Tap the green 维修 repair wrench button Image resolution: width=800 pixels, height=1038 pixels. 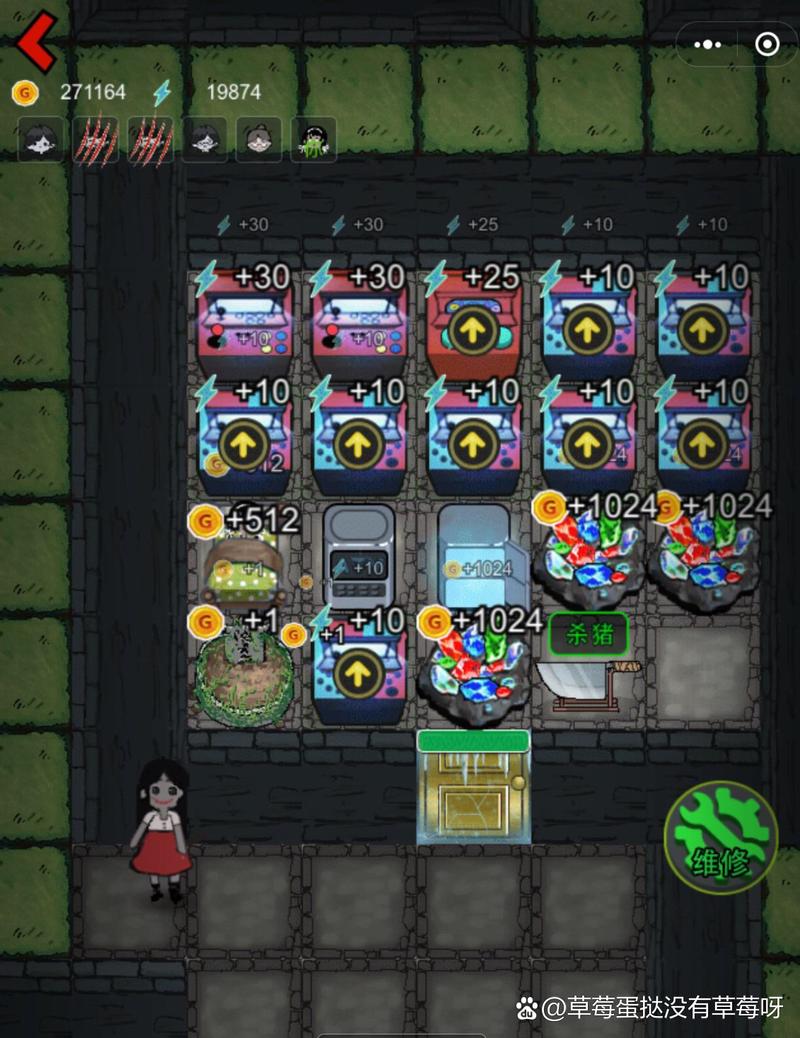tap(720, 836)
